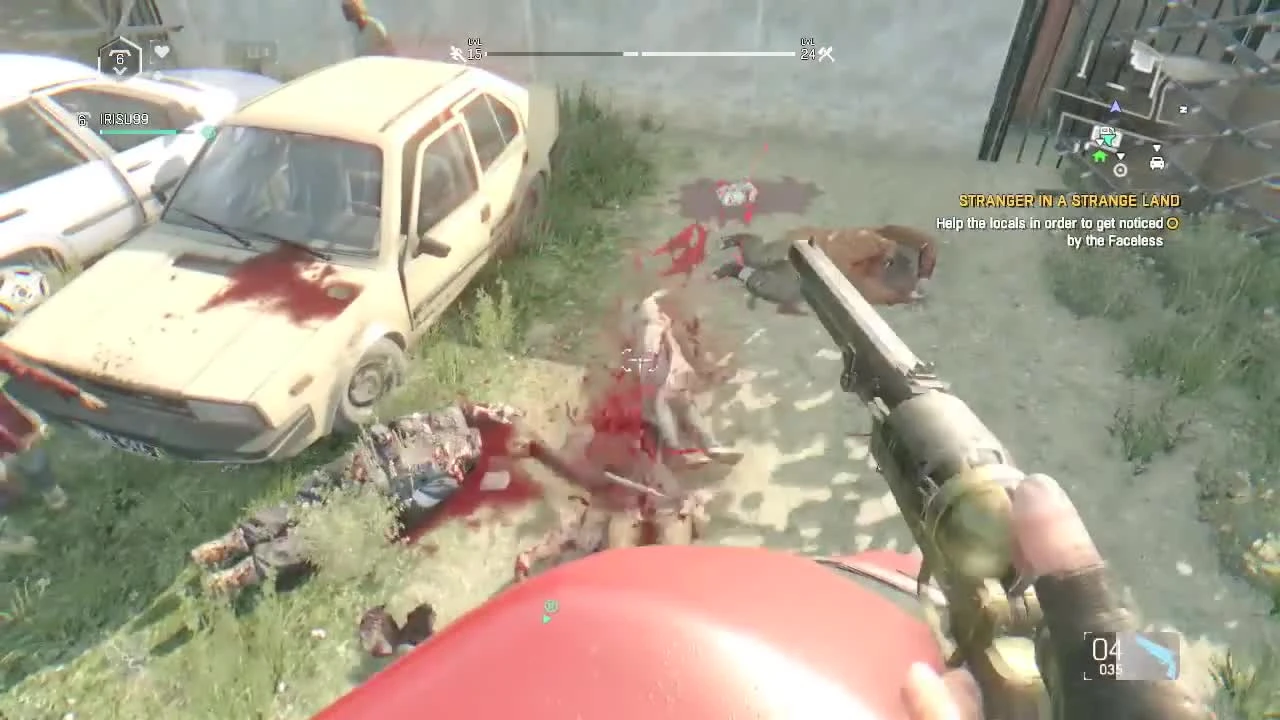This screenshot has height=720, width=1280.
Task: Click the green quest marker arrow on the minimap
Action: tap(1108, 138)
